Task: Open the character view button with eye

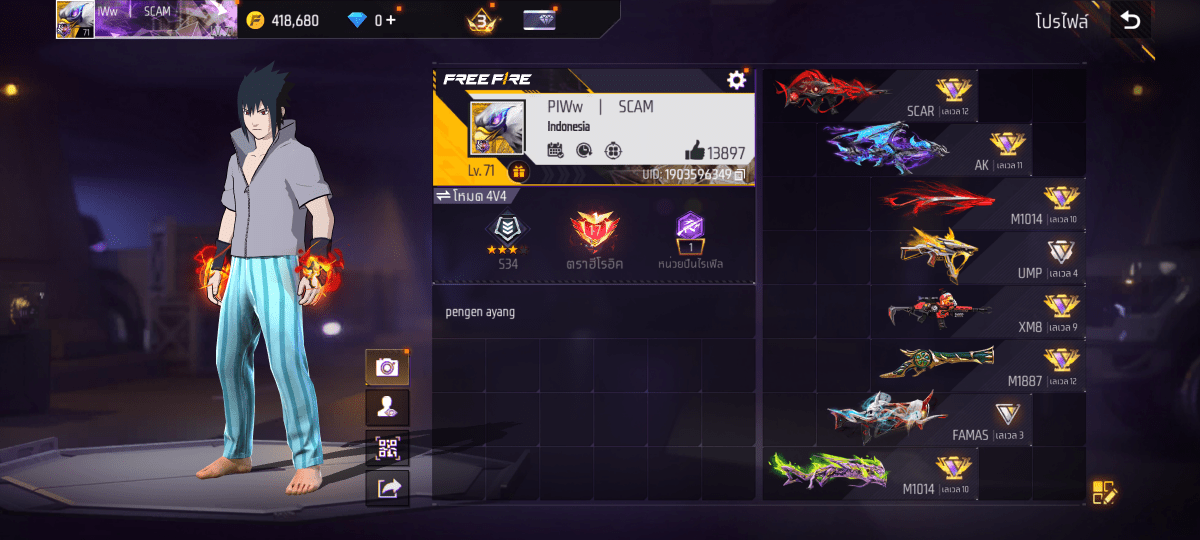Action: click(387, 407)
